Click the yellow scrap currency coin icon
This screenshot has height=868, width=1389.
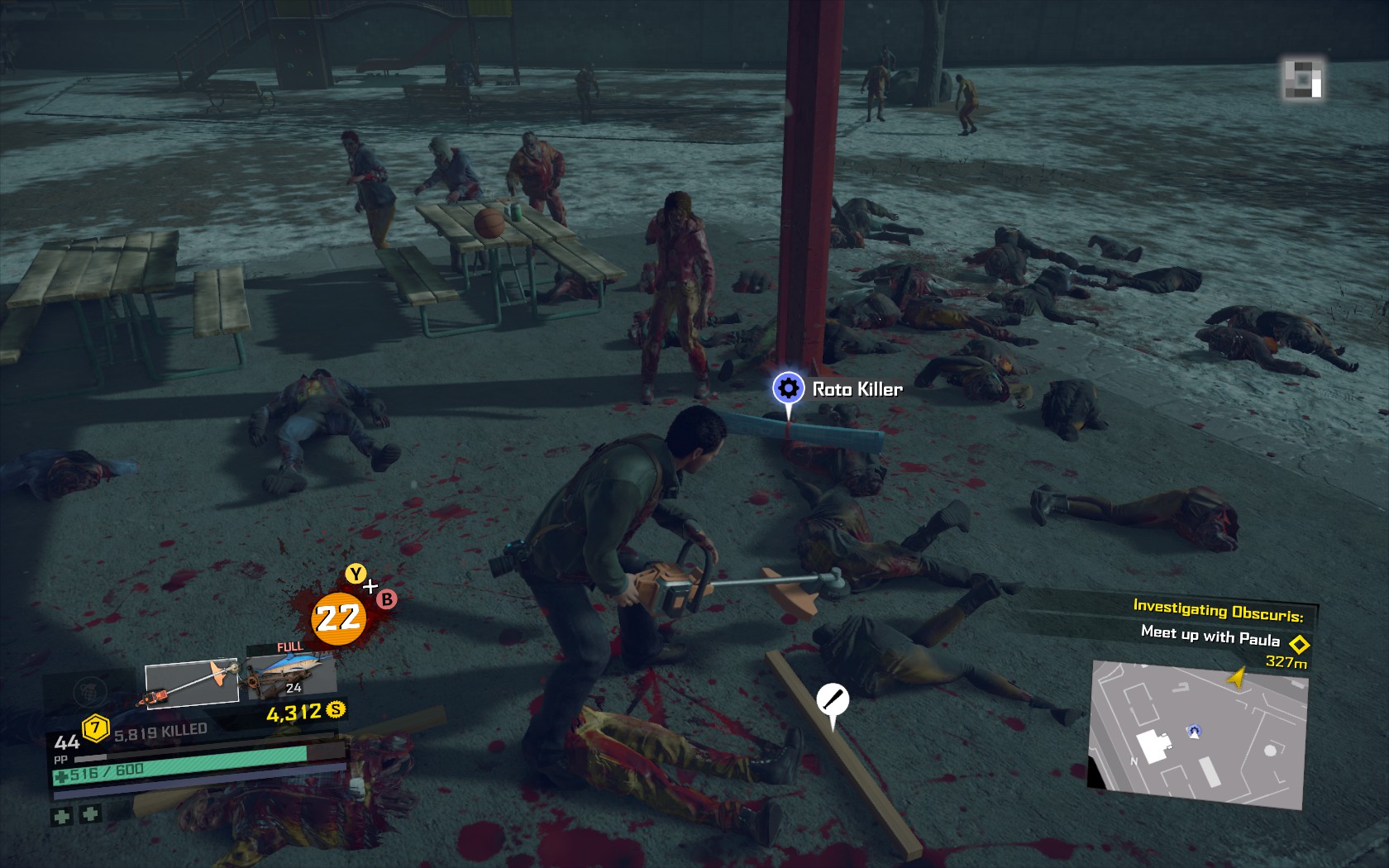pyautogui.click(x=336, y=709)
